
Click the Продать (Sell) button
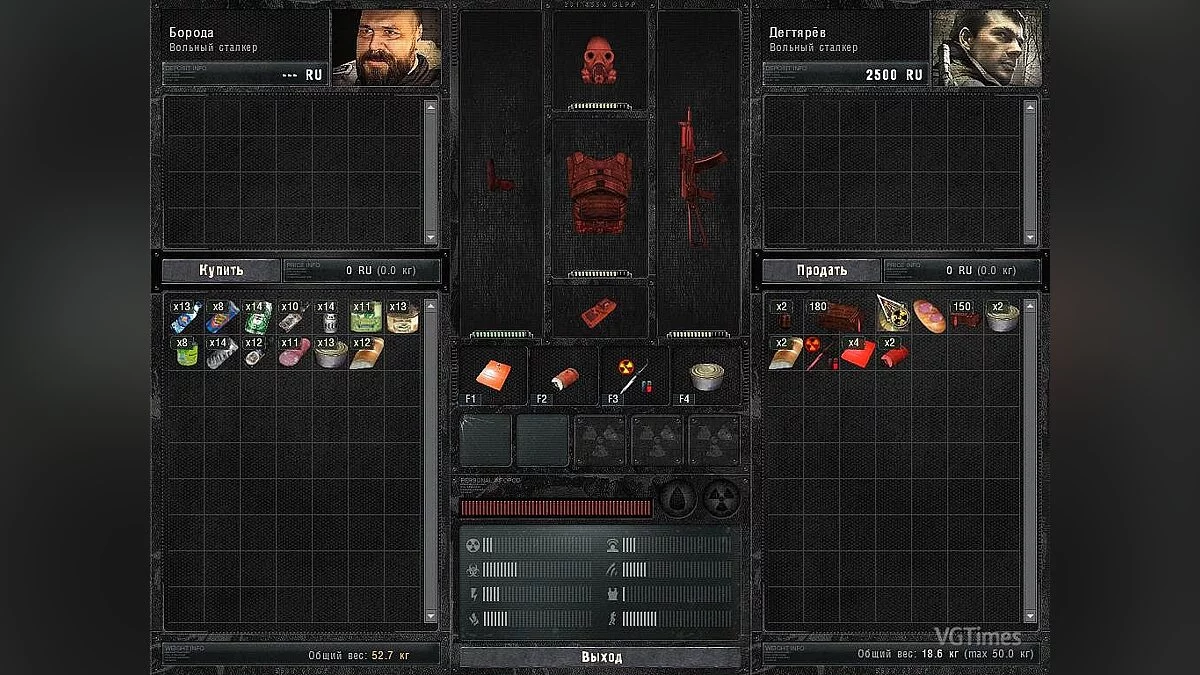821,270
